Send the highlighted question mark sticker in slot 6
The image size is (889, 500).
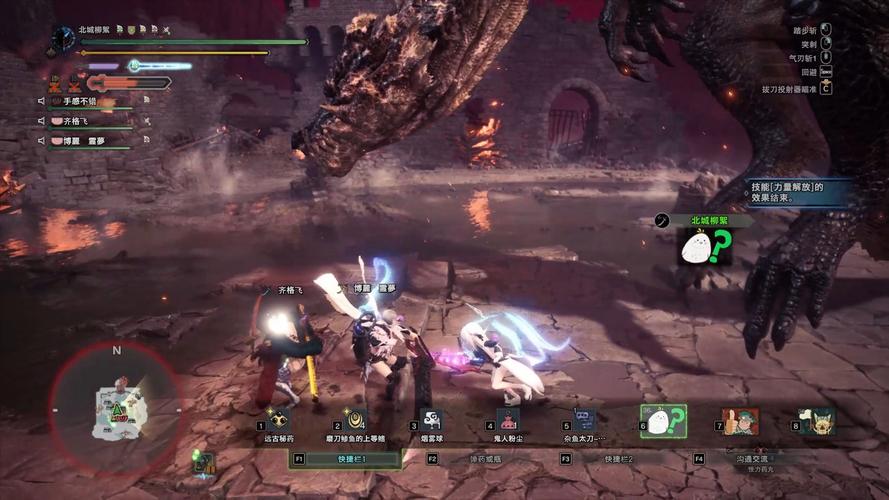[662, 421]
